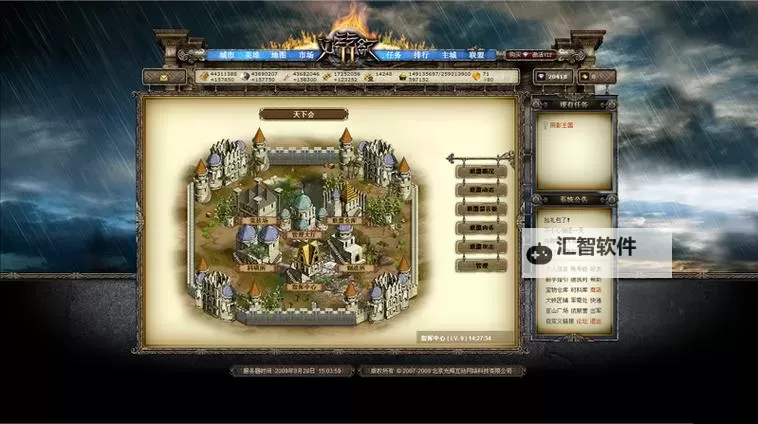This screenshot has width=758, height=424.
Task: Switch to the 英雄 (Hero) tab
Action: coord(252,55)
